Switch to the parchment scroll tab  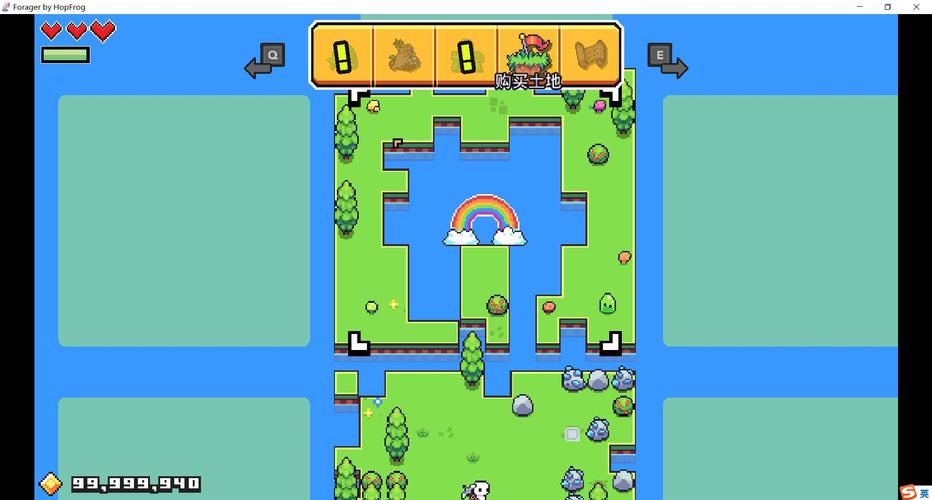tap(590, 55)
